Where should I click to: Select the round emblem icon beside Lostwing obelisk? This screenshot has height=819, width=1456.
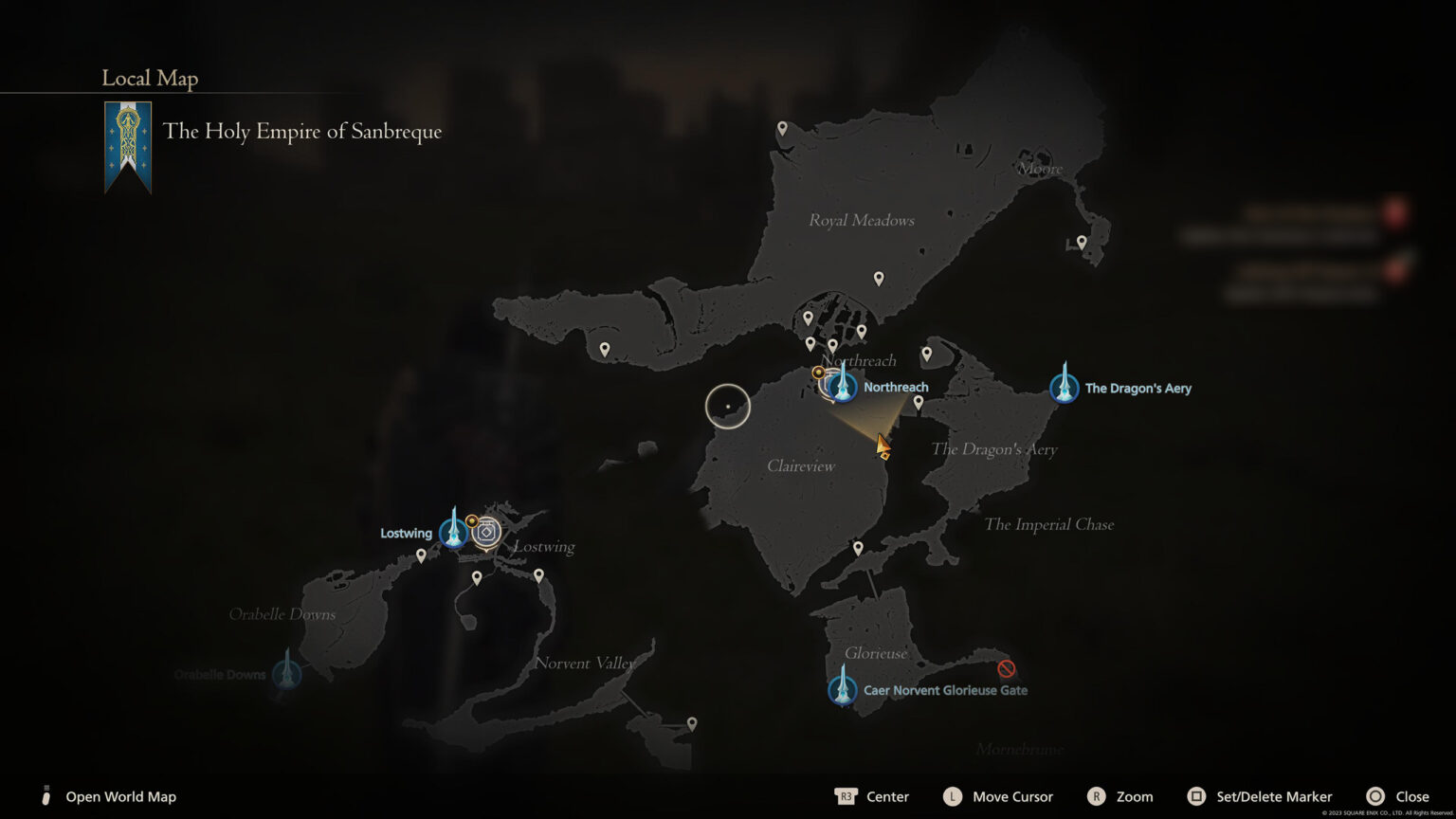click(486, 533)
